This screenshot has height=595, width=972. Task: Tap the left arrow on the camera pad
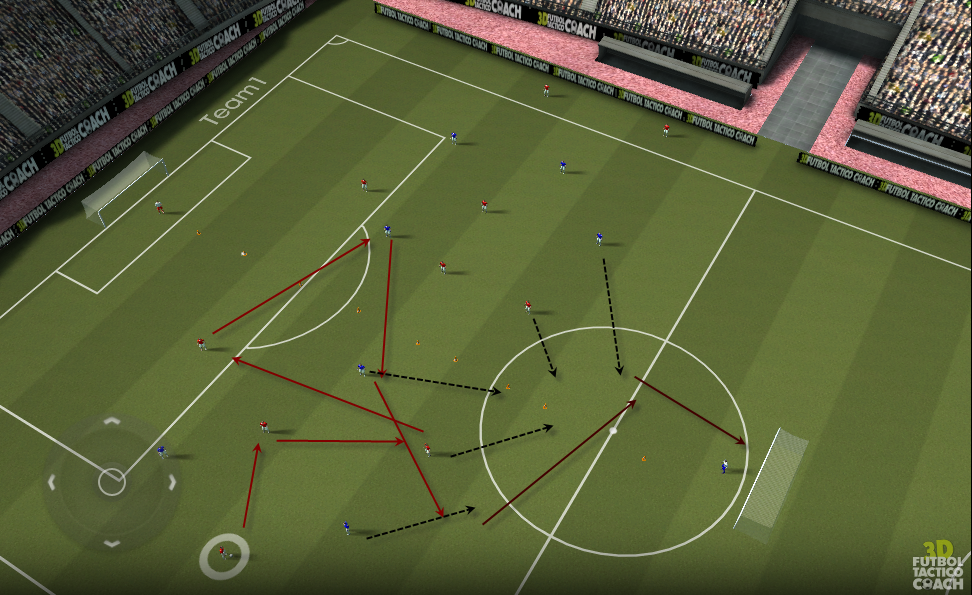(x=51, y=483)
